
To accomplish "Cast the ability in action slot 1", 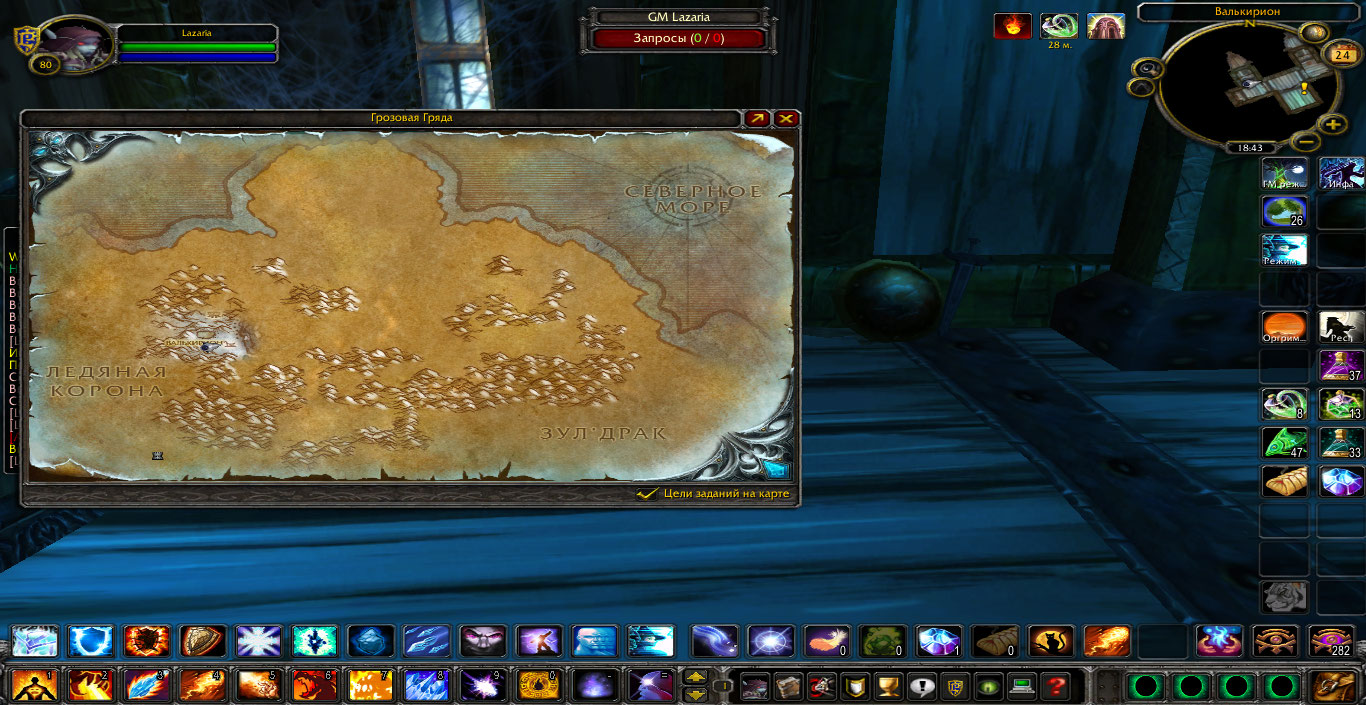I will (x=34, y=686).
